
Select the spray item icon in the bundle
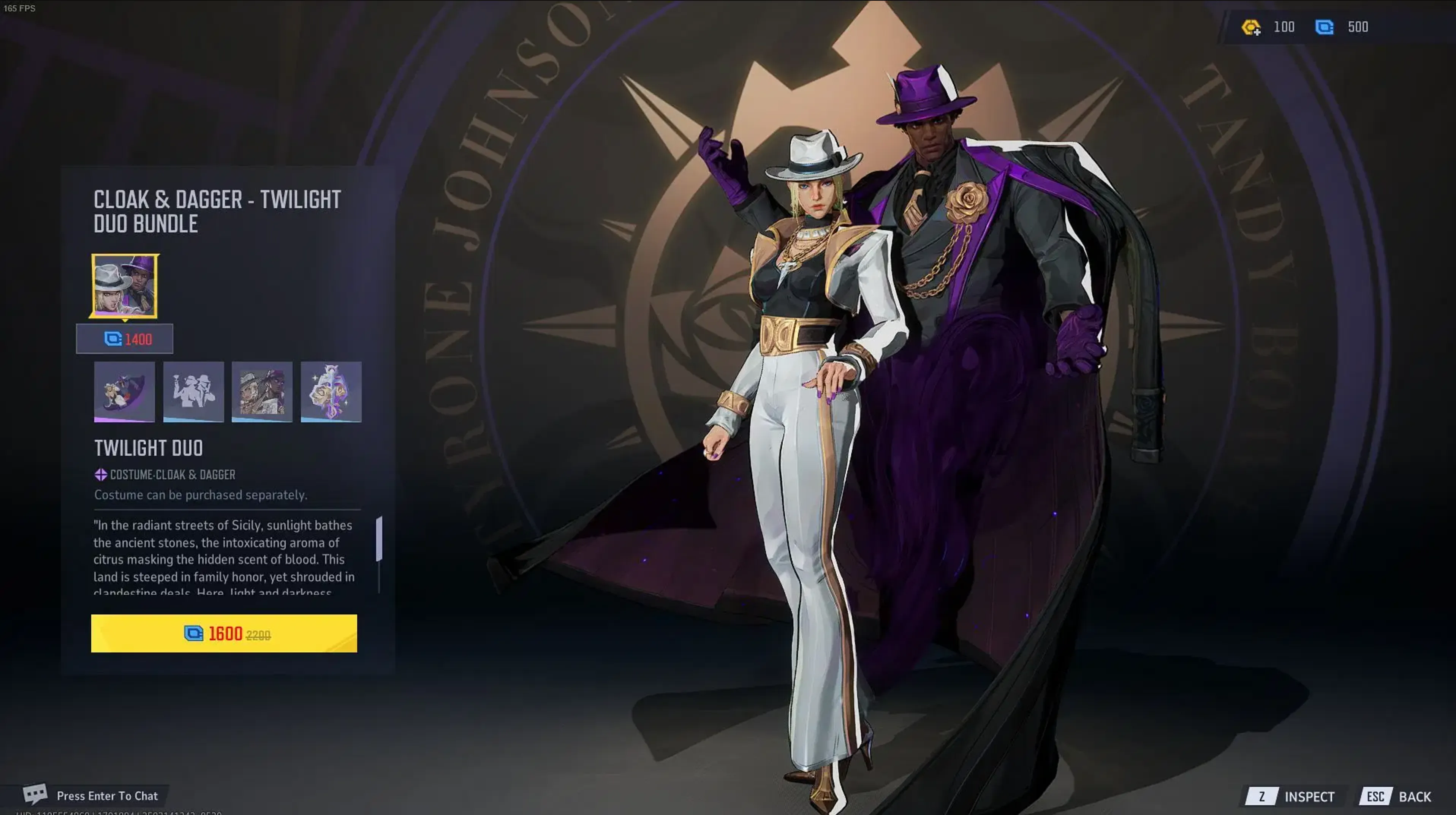(x=124, y=392)
